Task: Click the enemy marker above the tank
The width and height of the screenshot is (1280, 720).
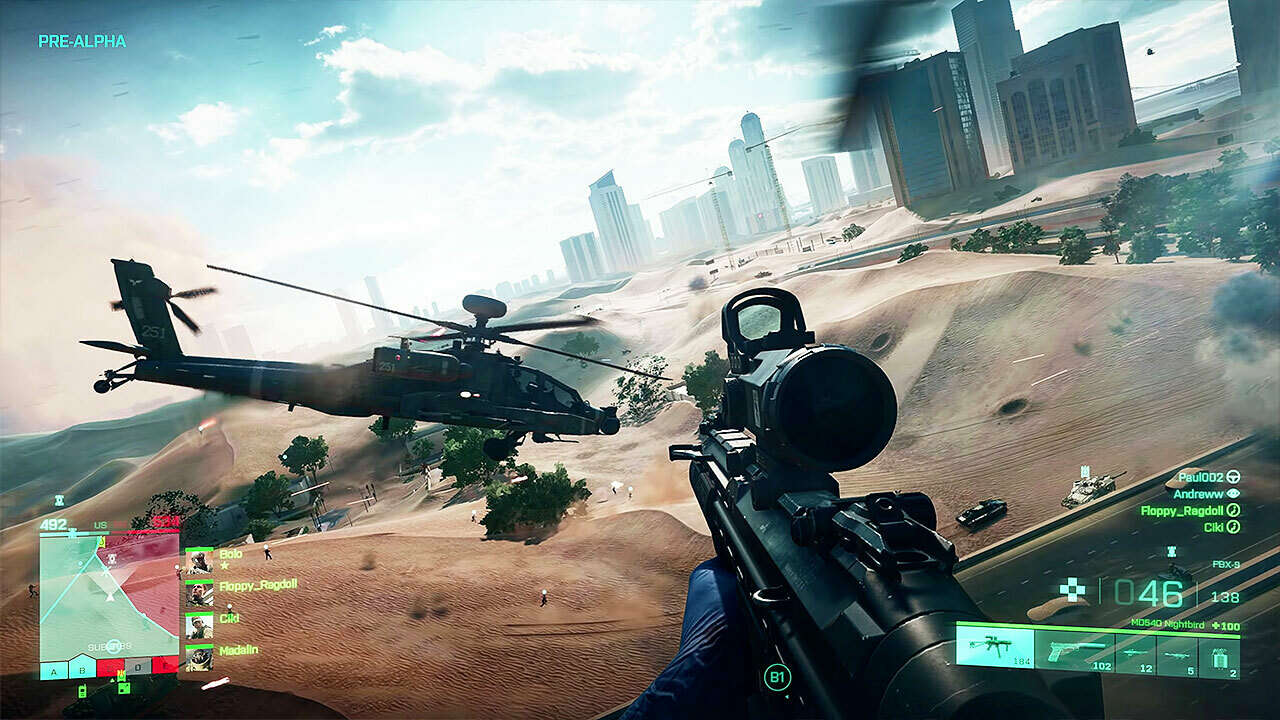Action: 1084,470
